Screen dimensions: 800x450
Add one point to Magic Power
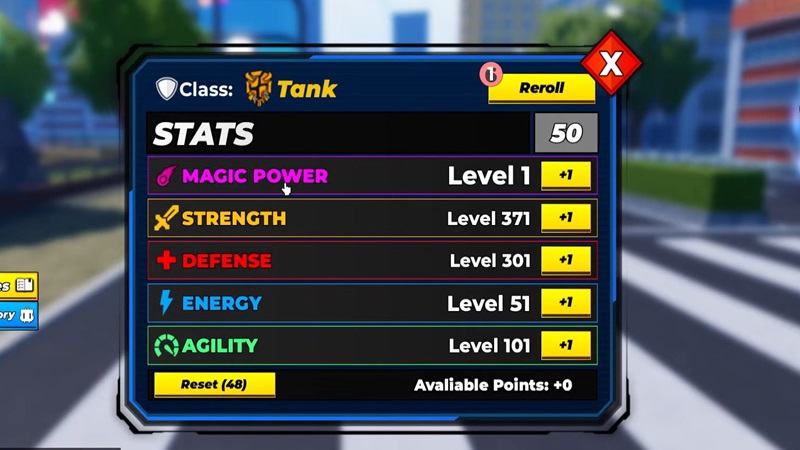click(x=566, y=176)
